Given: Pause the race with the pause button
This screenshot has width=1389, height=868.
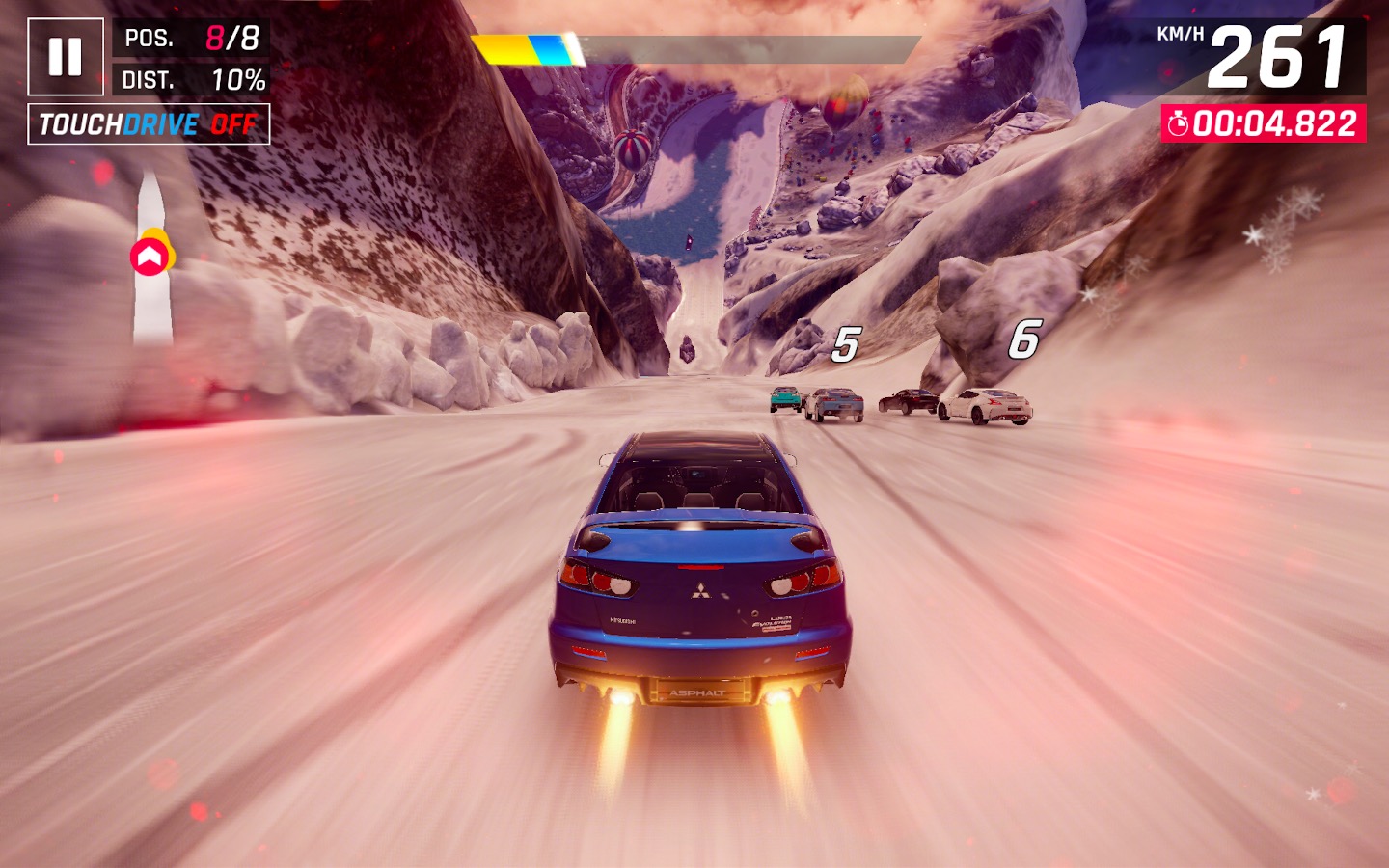Looking at the screenshot, I should [x=65, y=57].
